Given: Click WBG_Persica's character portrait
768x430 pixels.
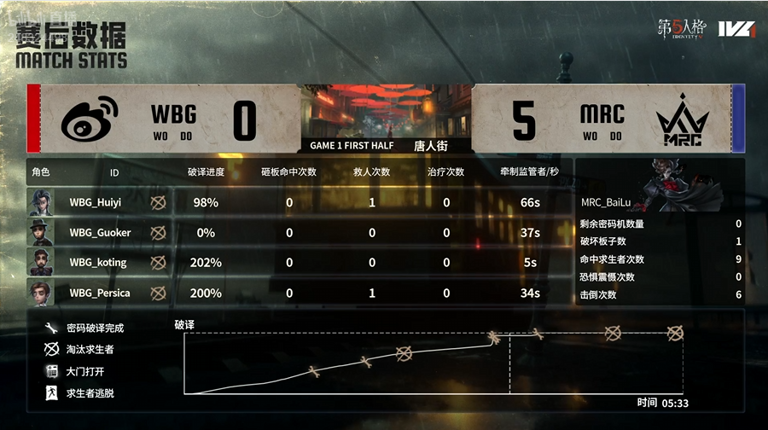Looking at the screenshot, I should 43,293.
